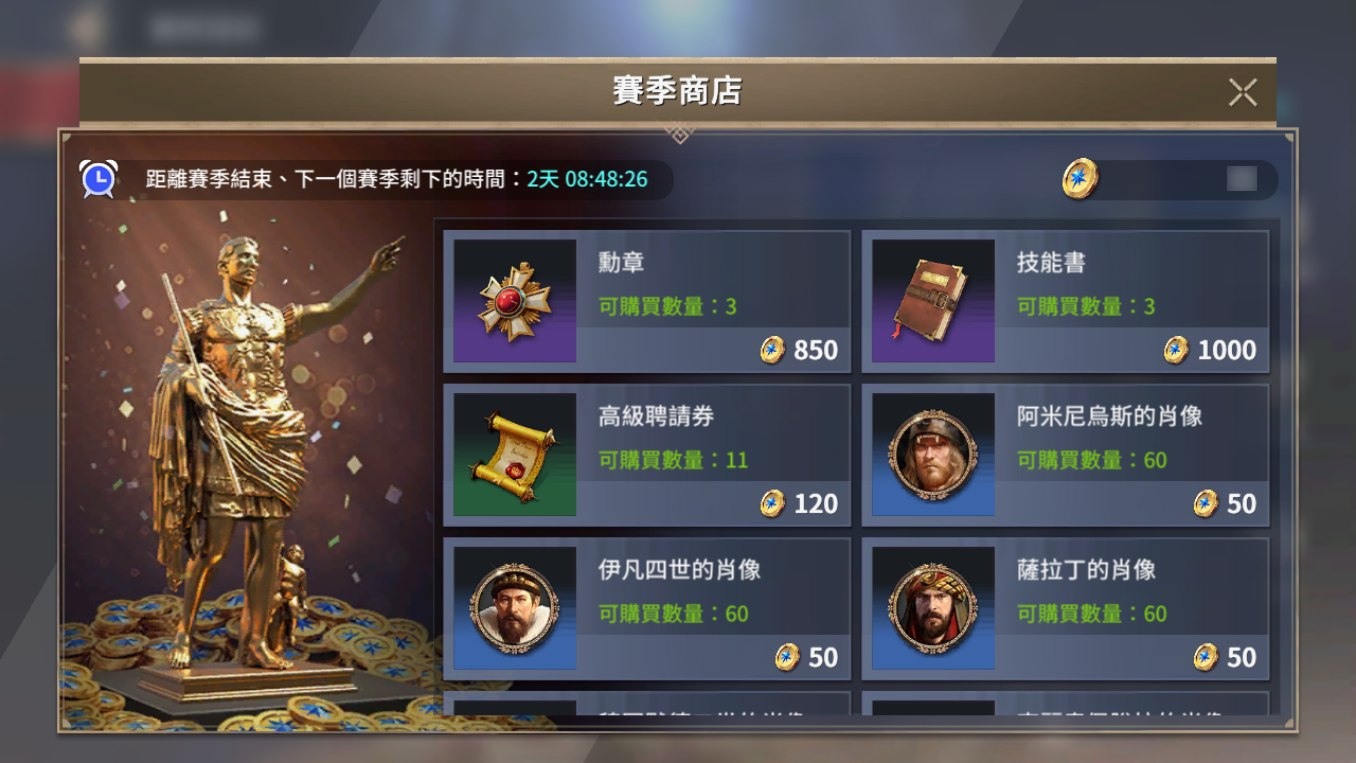Click the gold coin currency icon top right

click(1080, 180)
